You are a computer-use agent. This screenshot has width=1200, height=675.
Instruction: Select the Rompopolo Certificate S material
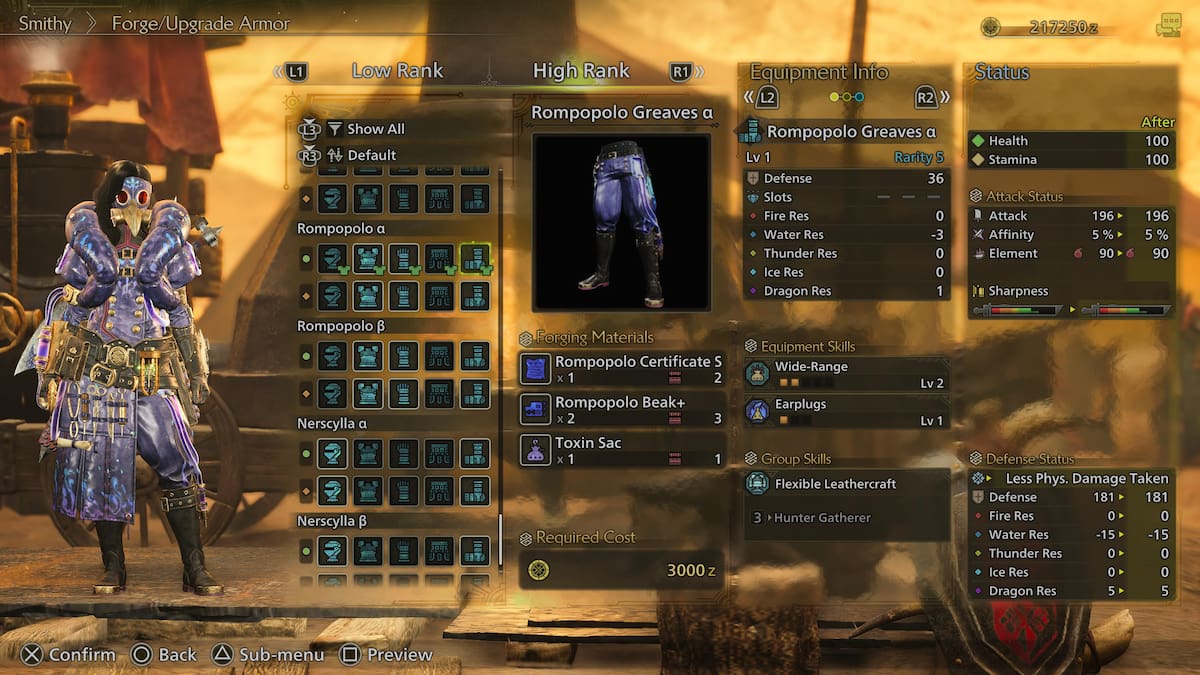[x=621, y=369]
